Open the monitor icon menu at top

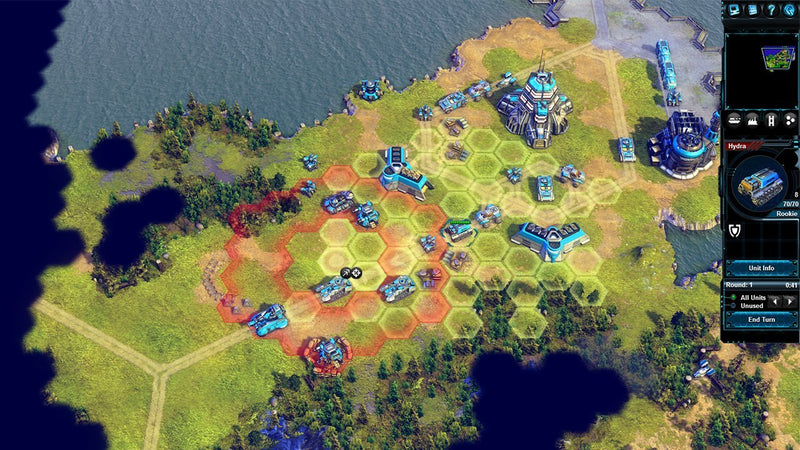(733, 9)
